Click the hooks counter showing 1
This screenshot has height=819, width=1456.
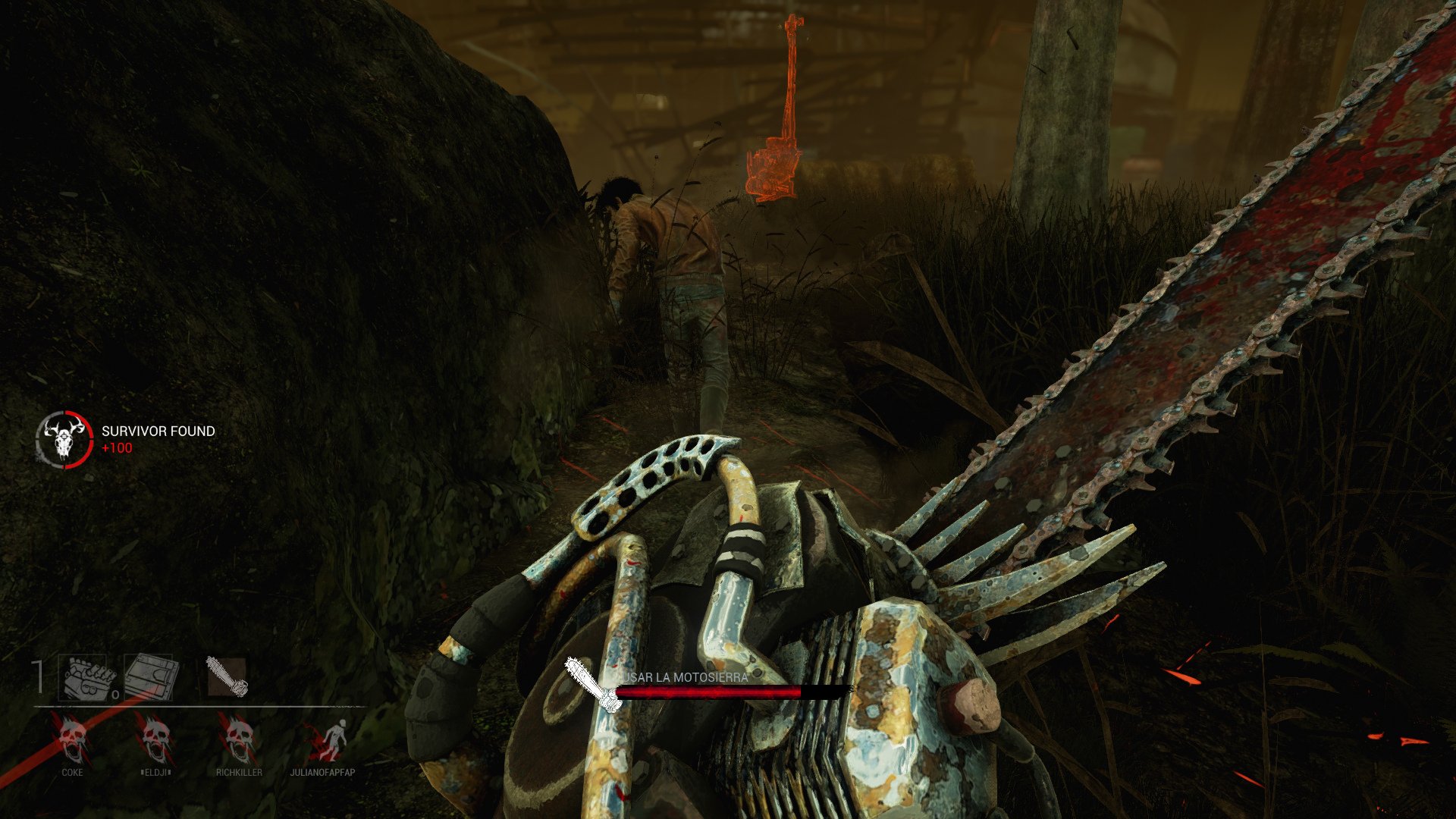point(37,675)
